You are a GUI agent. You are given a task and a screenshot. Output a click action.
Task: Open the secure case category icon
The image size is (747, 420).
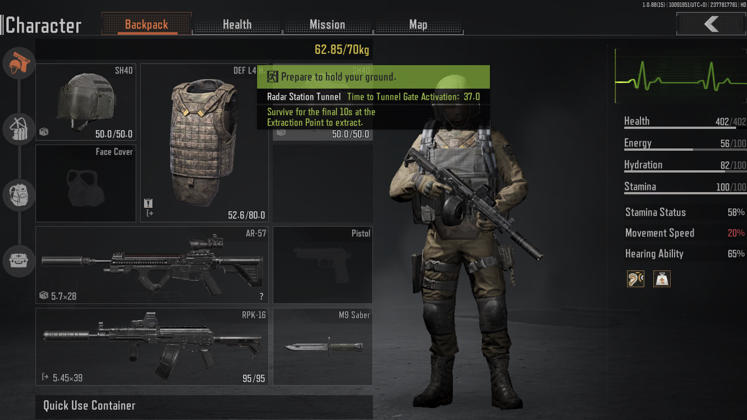(x=18, y=260)
